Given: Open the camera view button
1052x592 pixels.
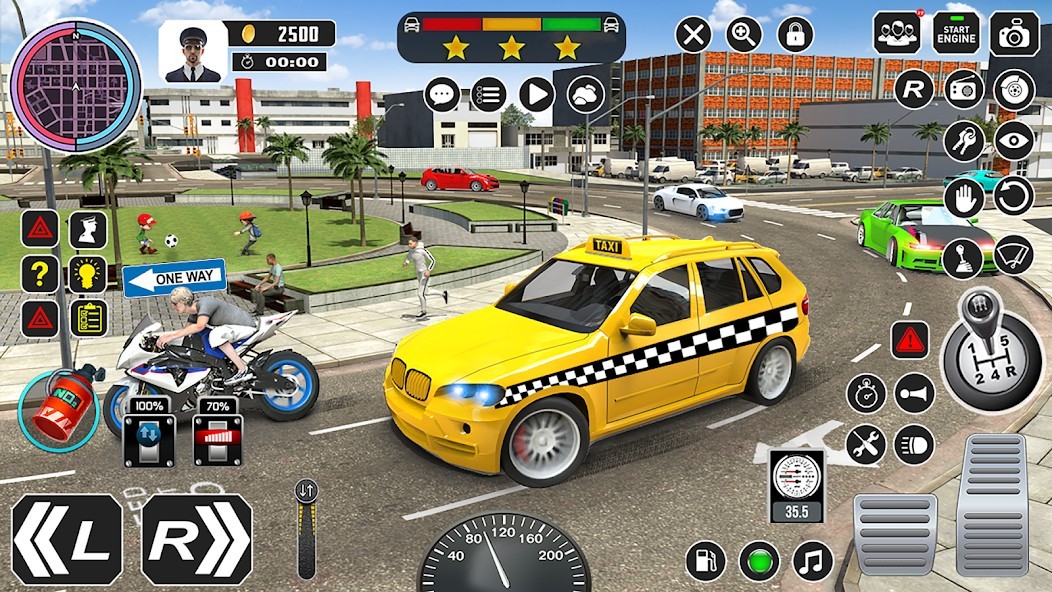Looking at the screenshot, I should [1014, 34].
